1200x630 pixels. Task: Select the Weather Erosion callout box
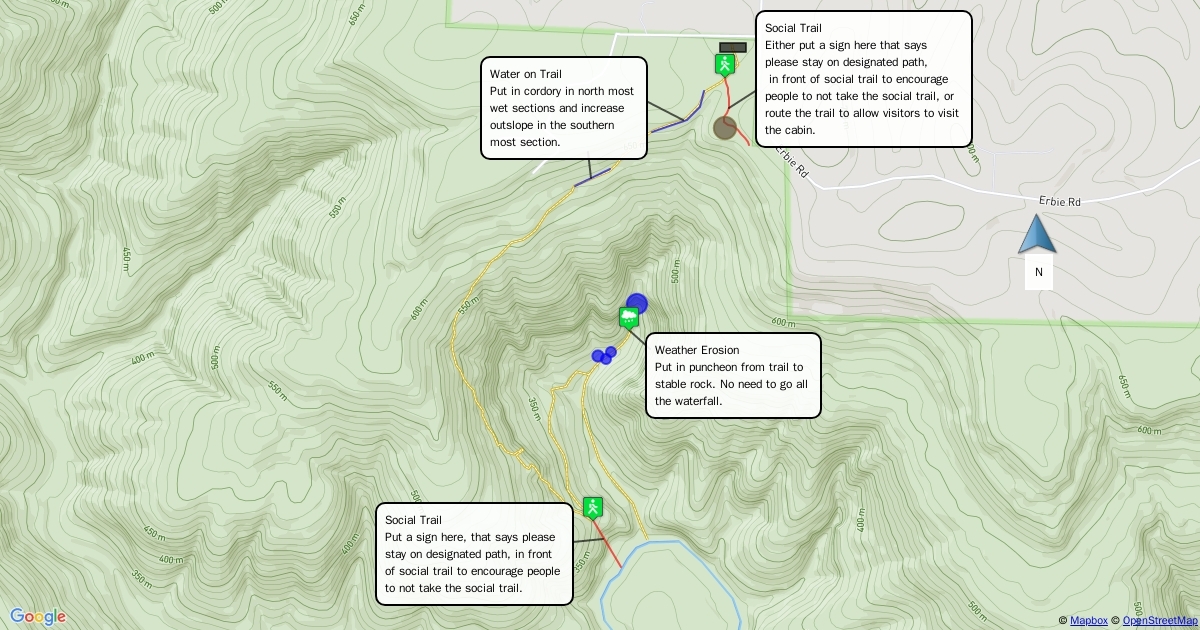pos(733,375)
